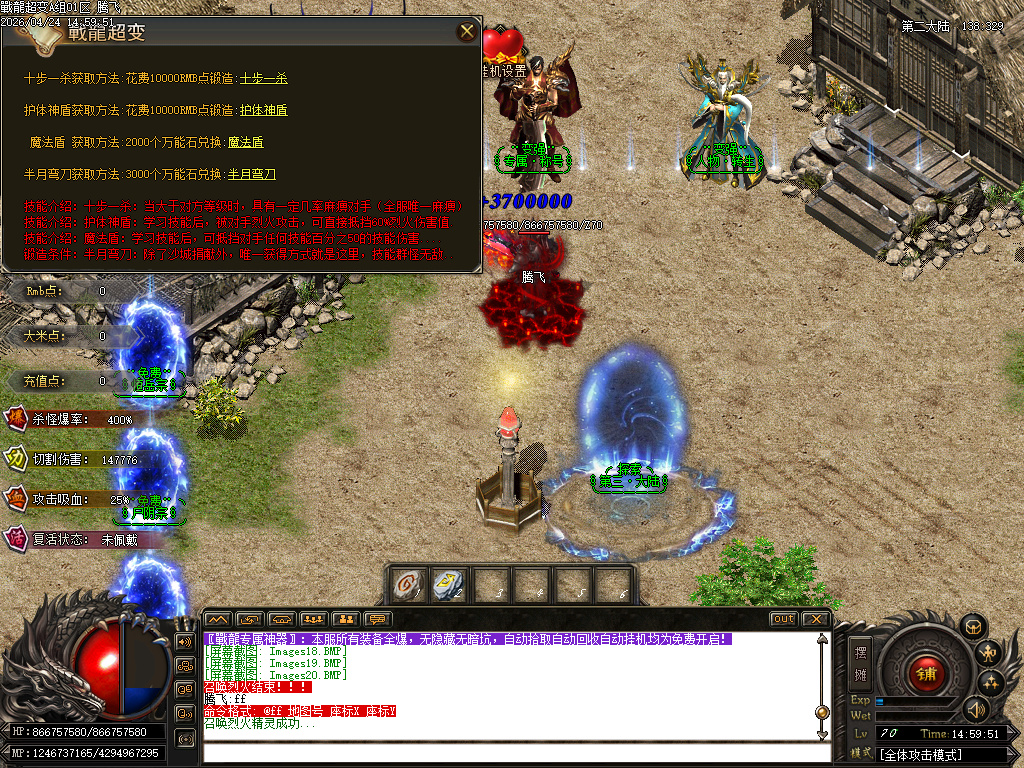Viewport: 1024px width, 768px height.
Task: Select the speech-bubble chat channel tab
Action: [378, 619]
